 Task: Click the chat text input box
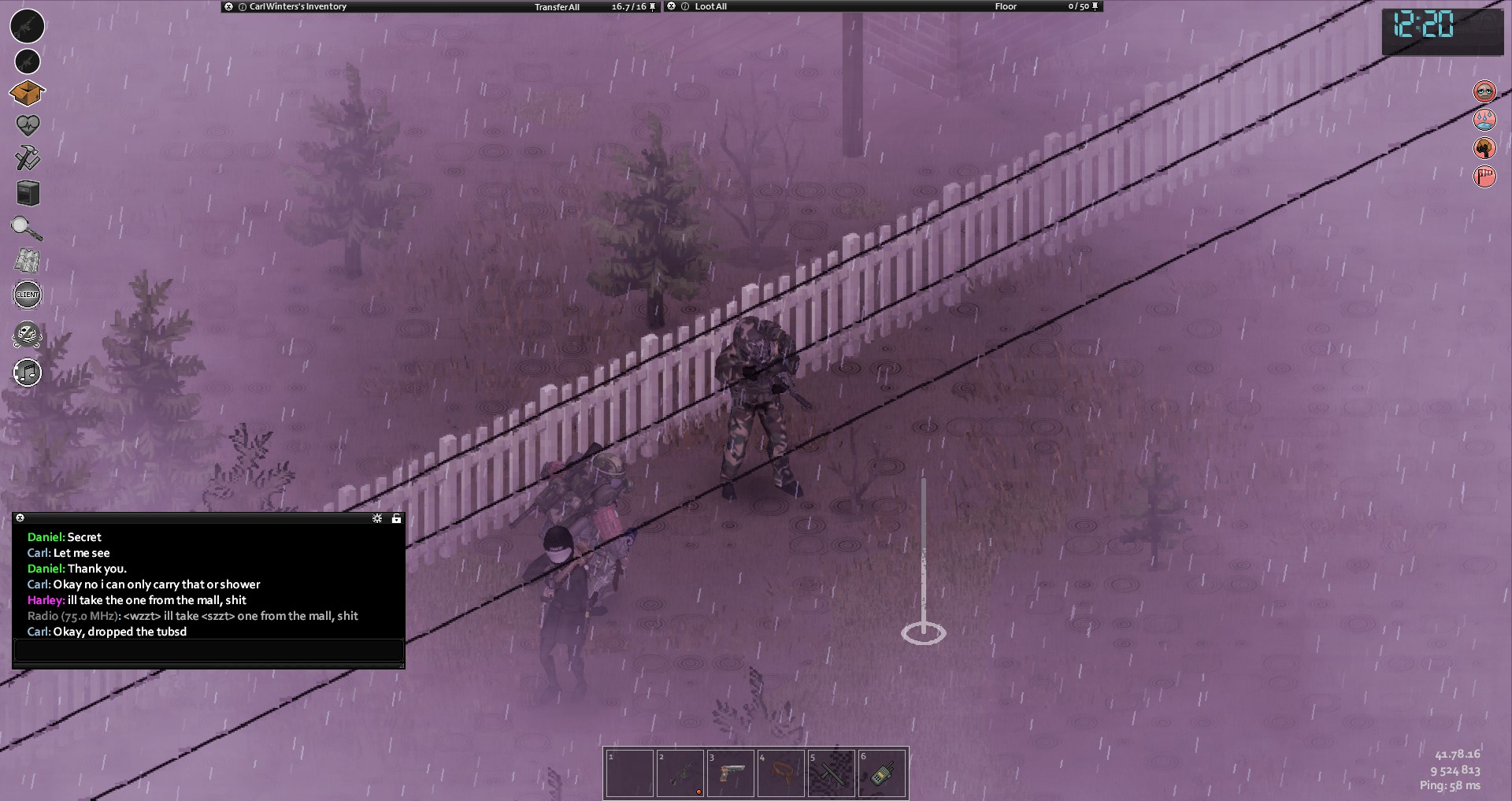tap(209, 651)
